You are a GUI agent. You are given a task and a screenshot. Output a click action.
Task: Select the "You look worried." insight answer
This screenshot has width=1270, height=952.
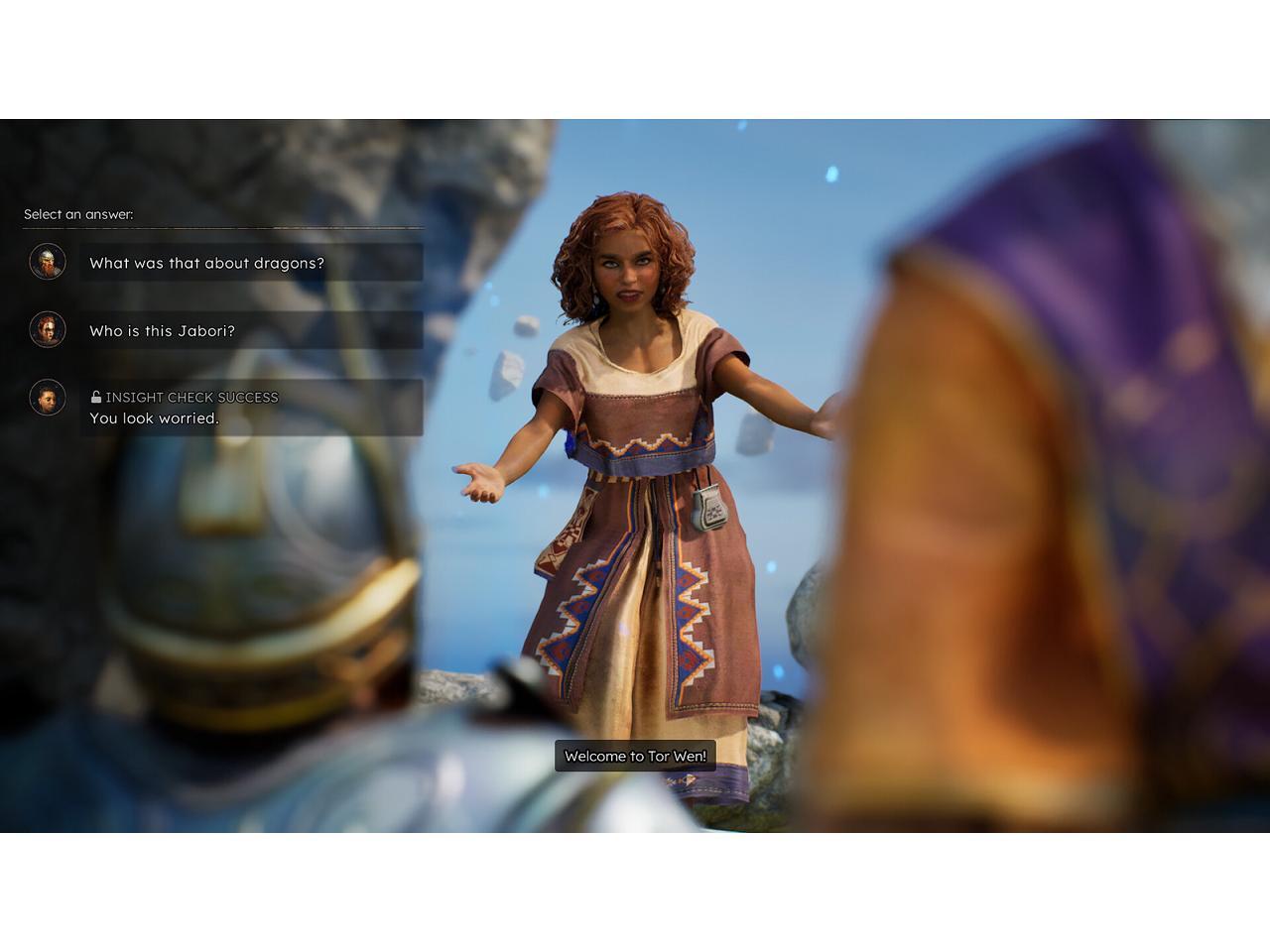point(250,408)
